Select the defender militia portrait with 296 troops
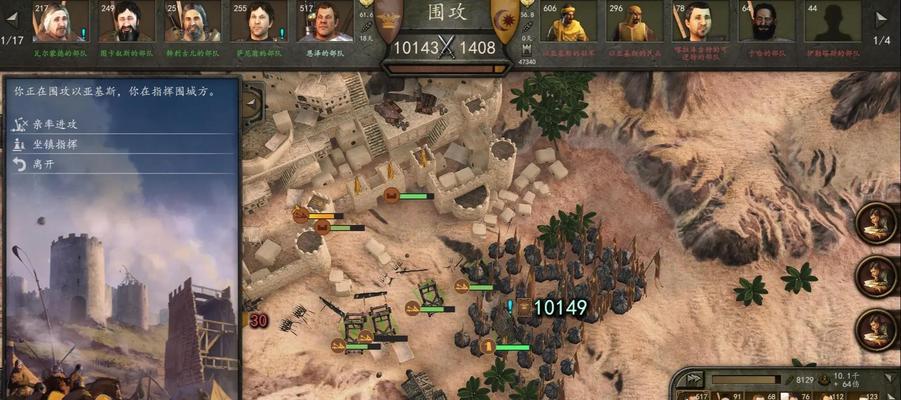The height and width of the screenshot is (400, 901). click(x=636, y=23)
